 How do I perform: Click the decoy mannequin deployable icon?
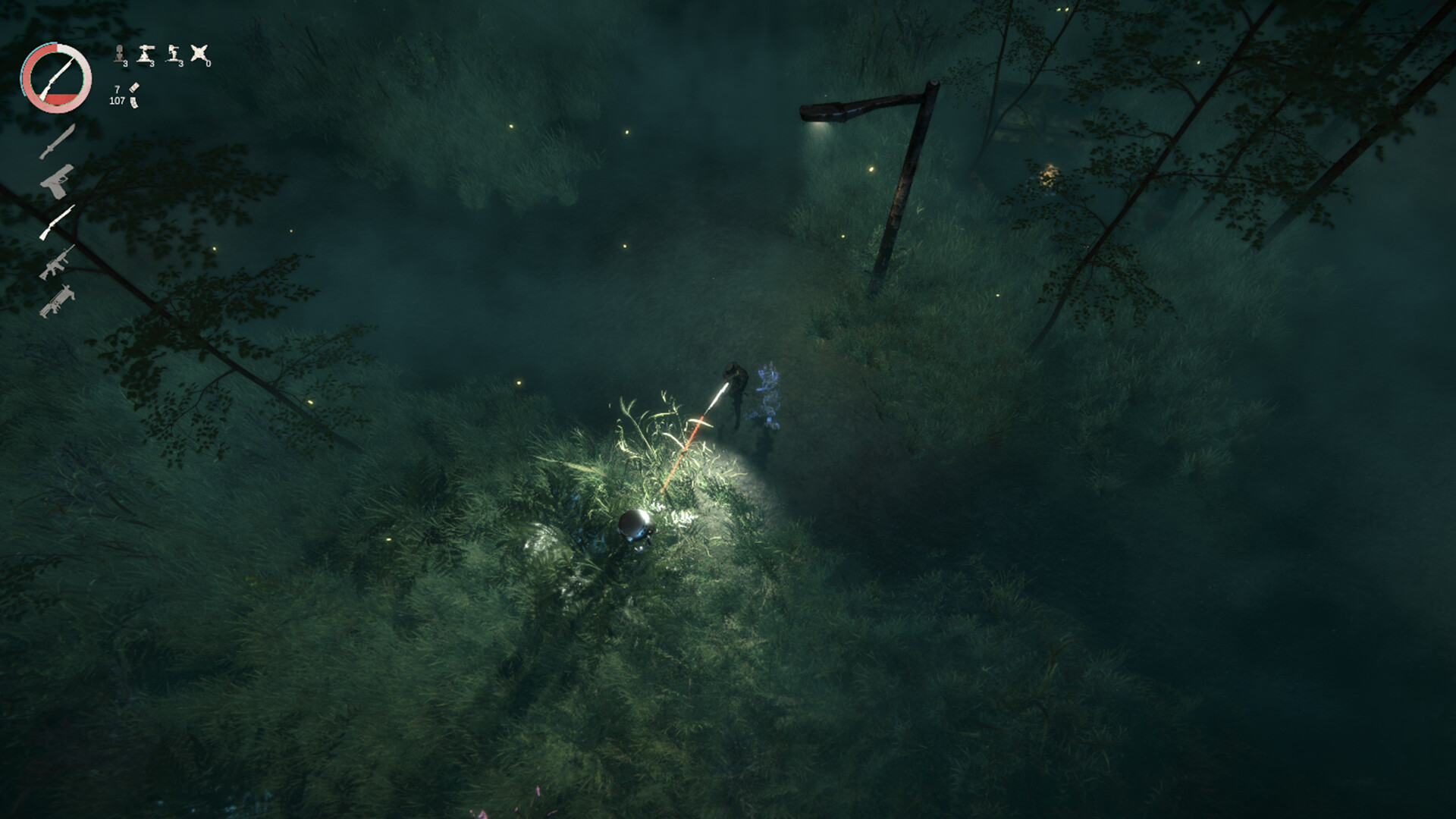click(120, 55)
